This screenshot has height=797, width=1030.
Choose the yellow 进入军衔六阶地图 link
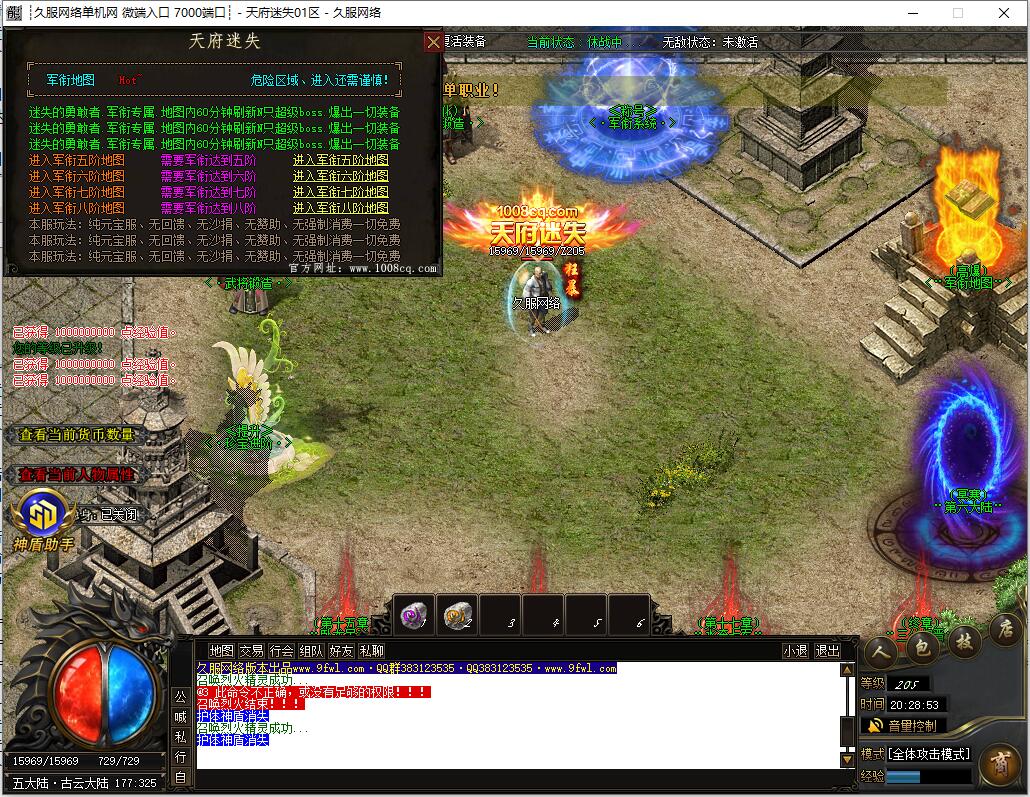[340, 176]
